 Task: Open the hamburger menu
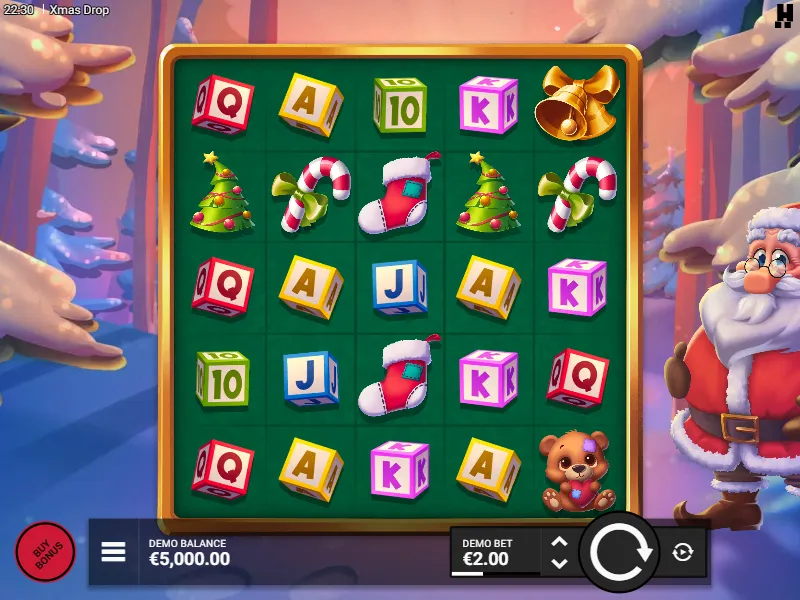(113, 552)
